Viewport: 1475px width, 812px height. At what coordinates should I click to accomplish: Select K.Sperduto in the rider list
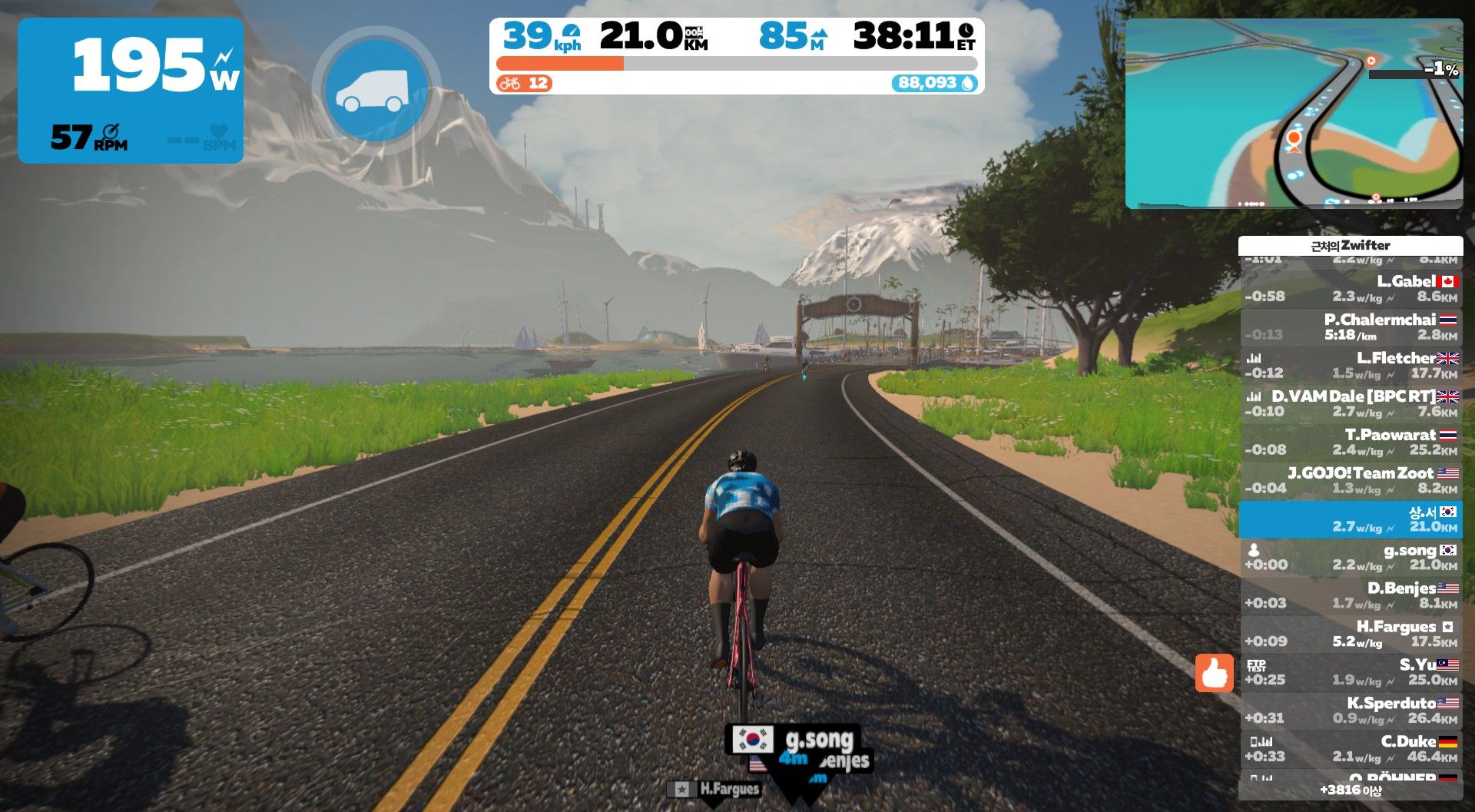[x=1351, y=711]
